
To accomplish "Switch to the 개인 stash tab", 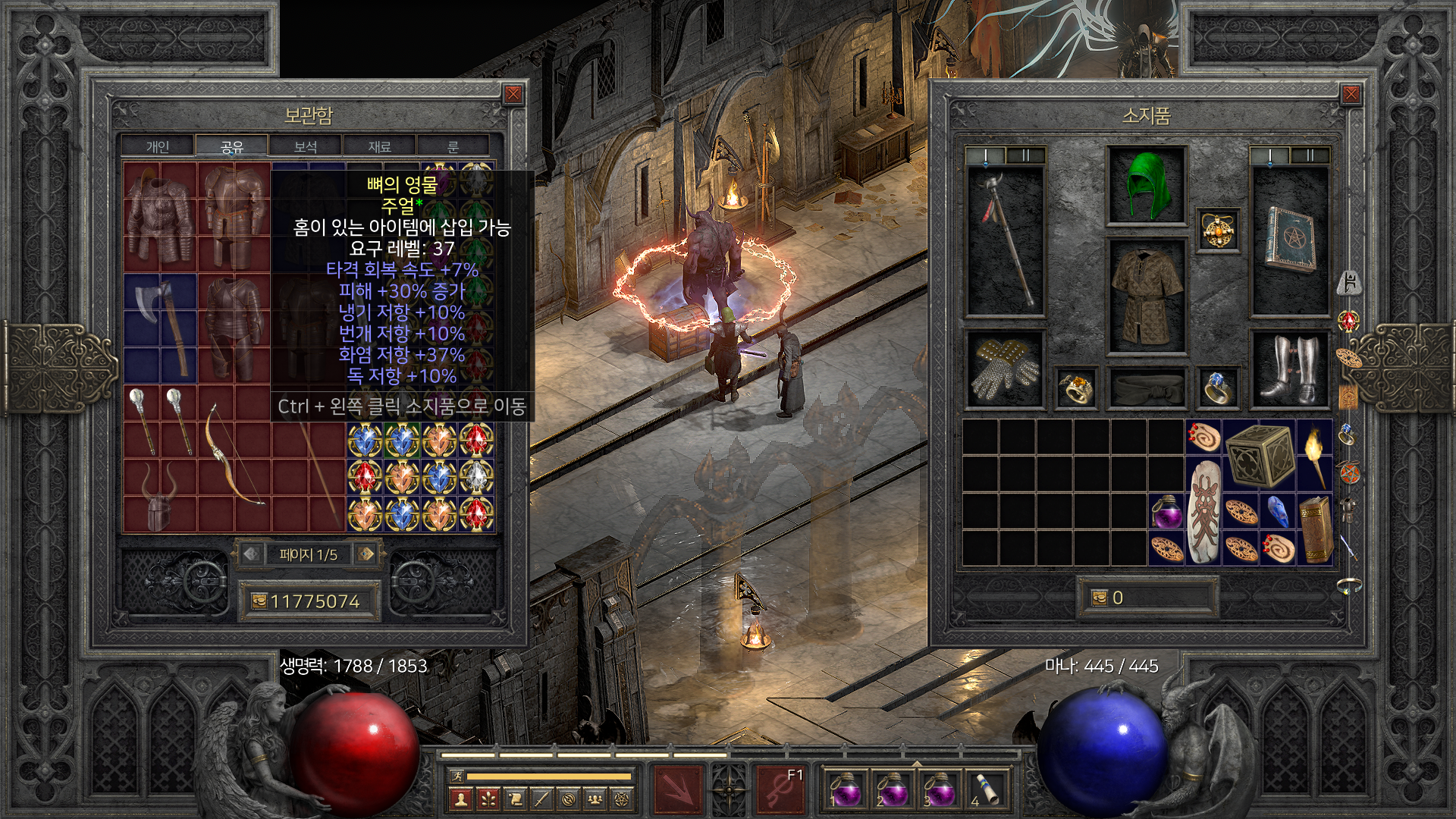I will coord(158,146).
